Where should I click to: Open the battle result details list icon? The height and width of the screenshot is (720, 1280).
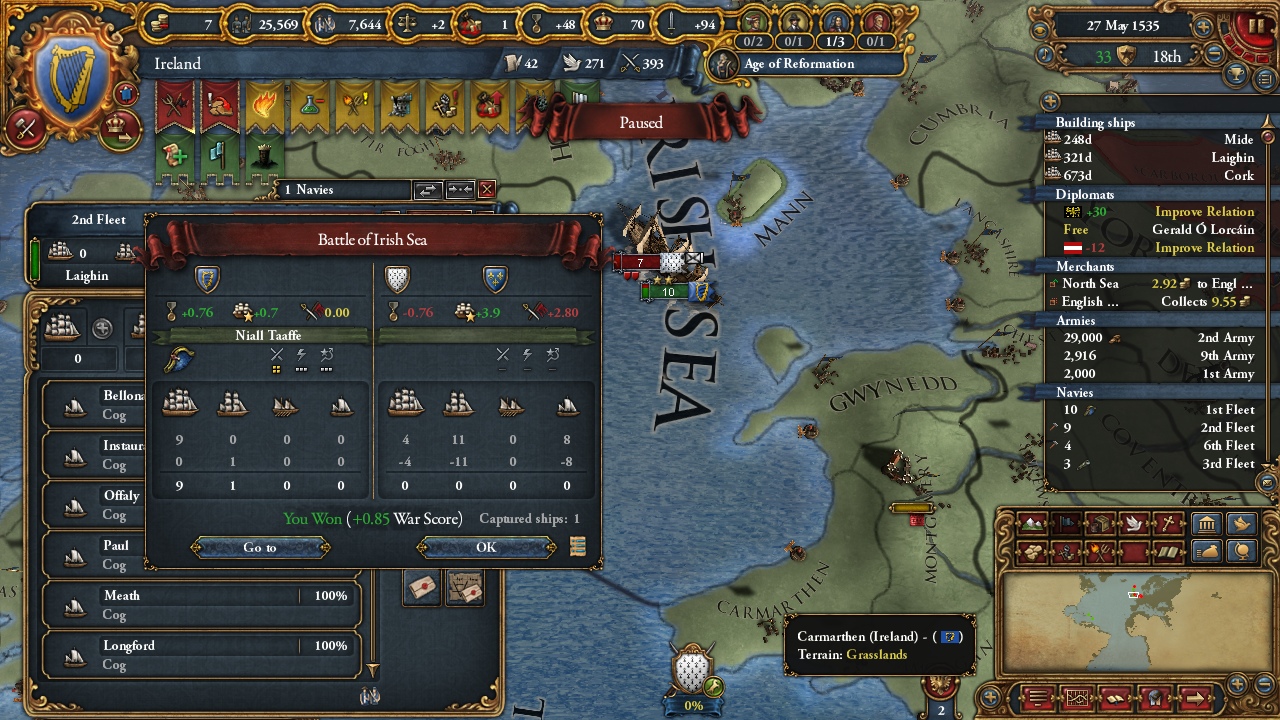577,546
